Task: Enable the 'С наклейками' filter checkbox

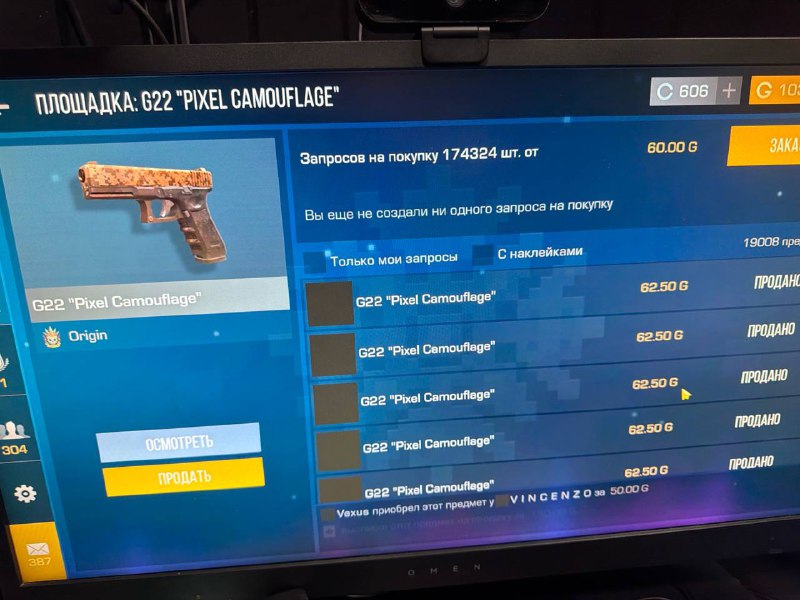Action: (x=484, y=255)
